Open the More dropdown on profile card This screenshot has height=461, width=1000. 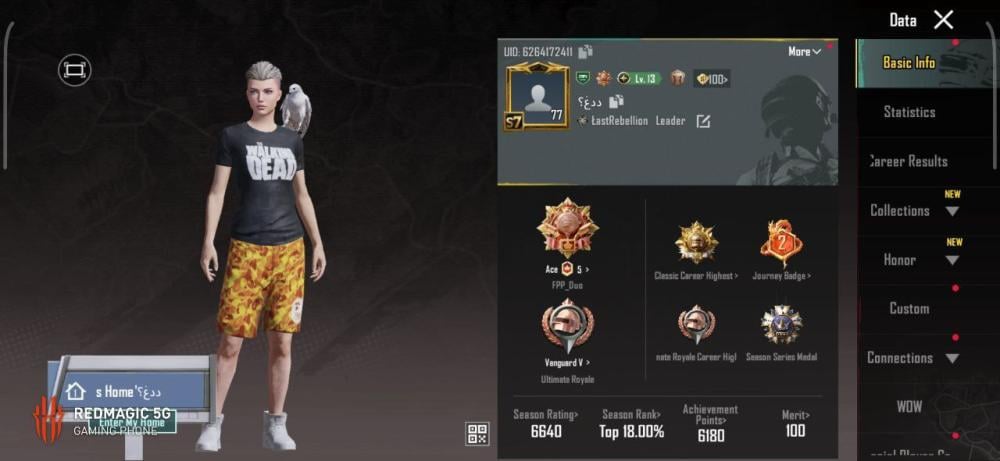(804, 51)
